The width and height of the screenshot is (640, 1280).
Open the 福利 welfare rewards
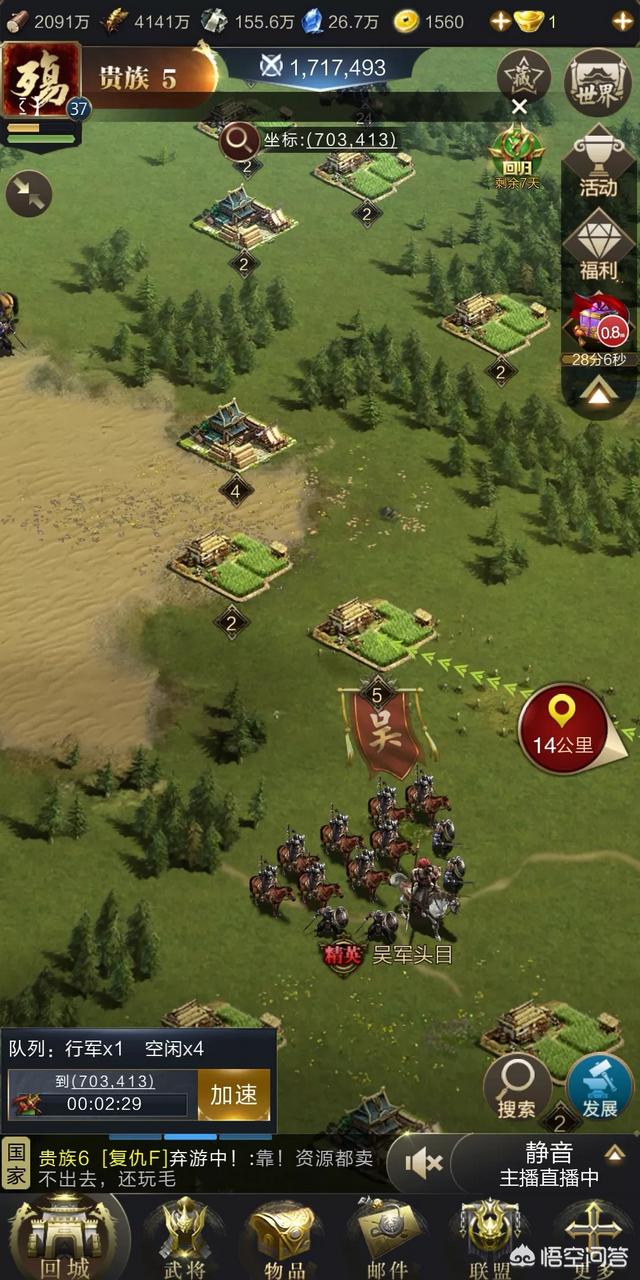click(x=598, y=248)
